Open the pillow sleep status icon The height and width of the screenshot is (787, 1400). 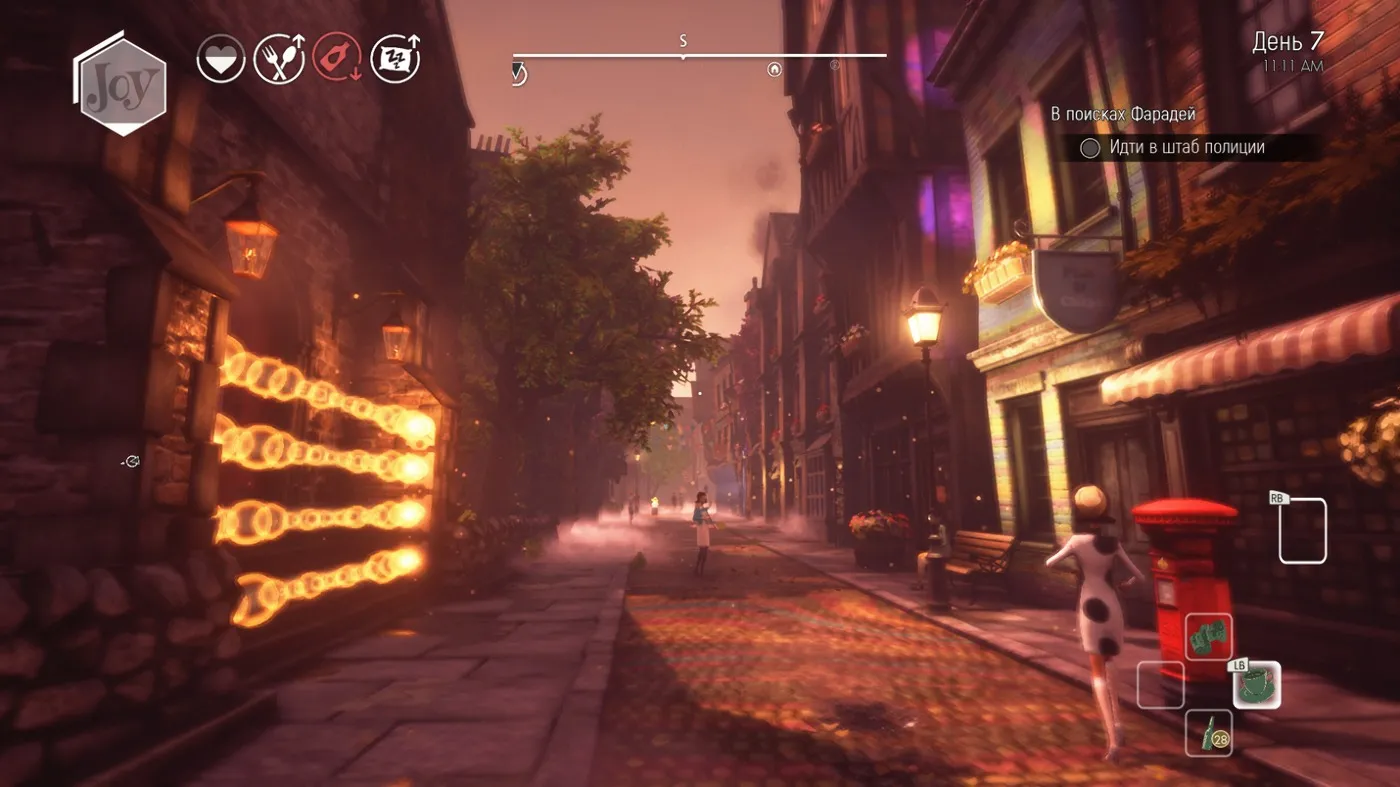[x=395, y=58]
